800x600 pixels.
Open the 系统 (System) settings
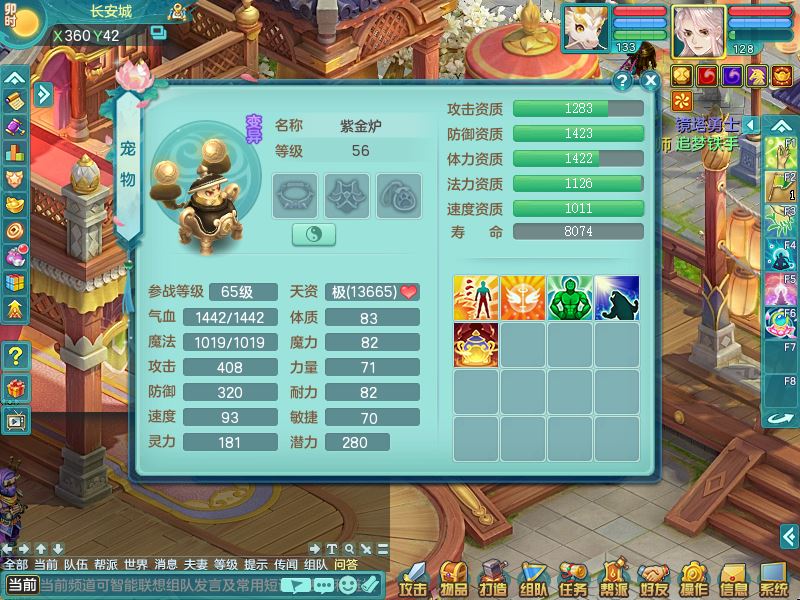coord(773,579)
